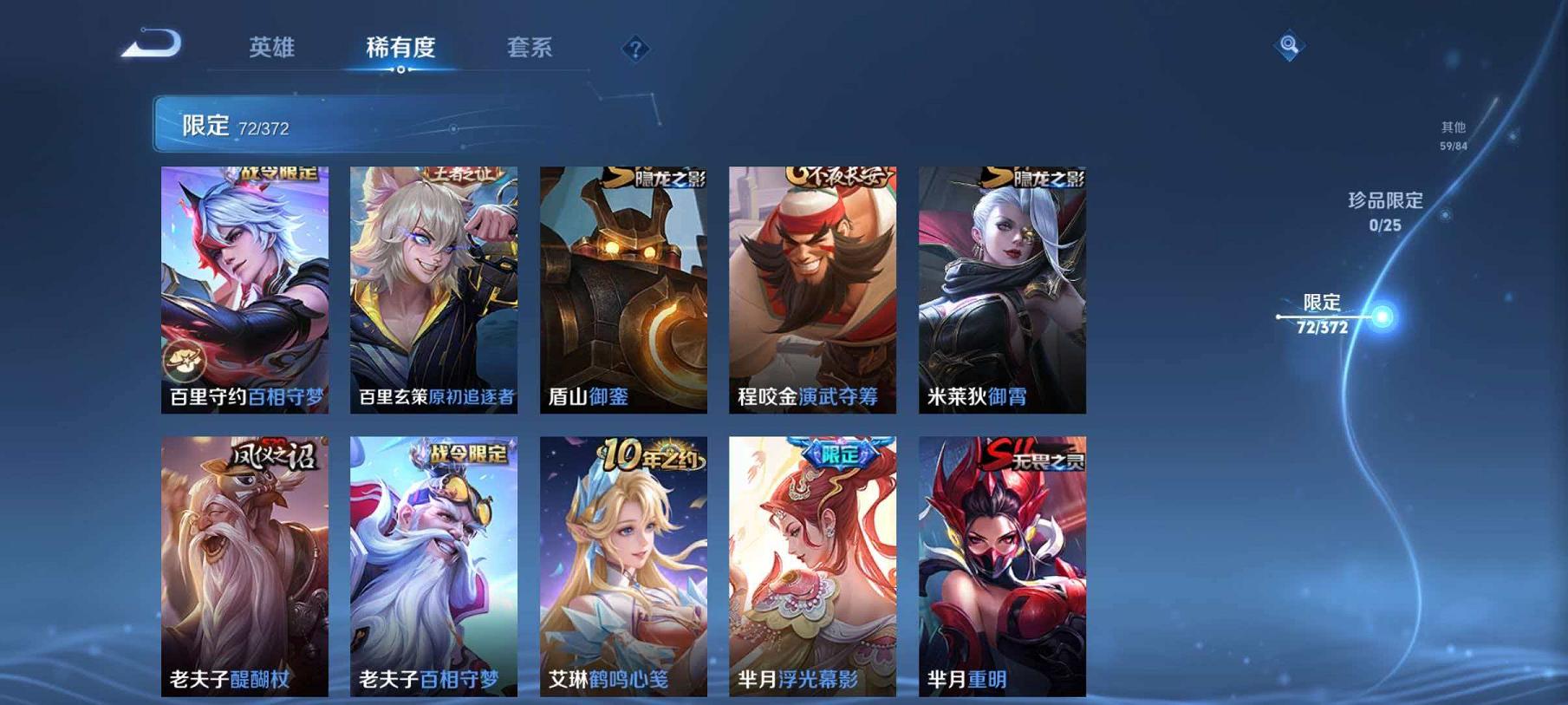Image resolution: width=1568 pixels, height=705 pixels.
Task: Click the 战令限定 banner on 百里守约 skin
Action: point(277,173)
